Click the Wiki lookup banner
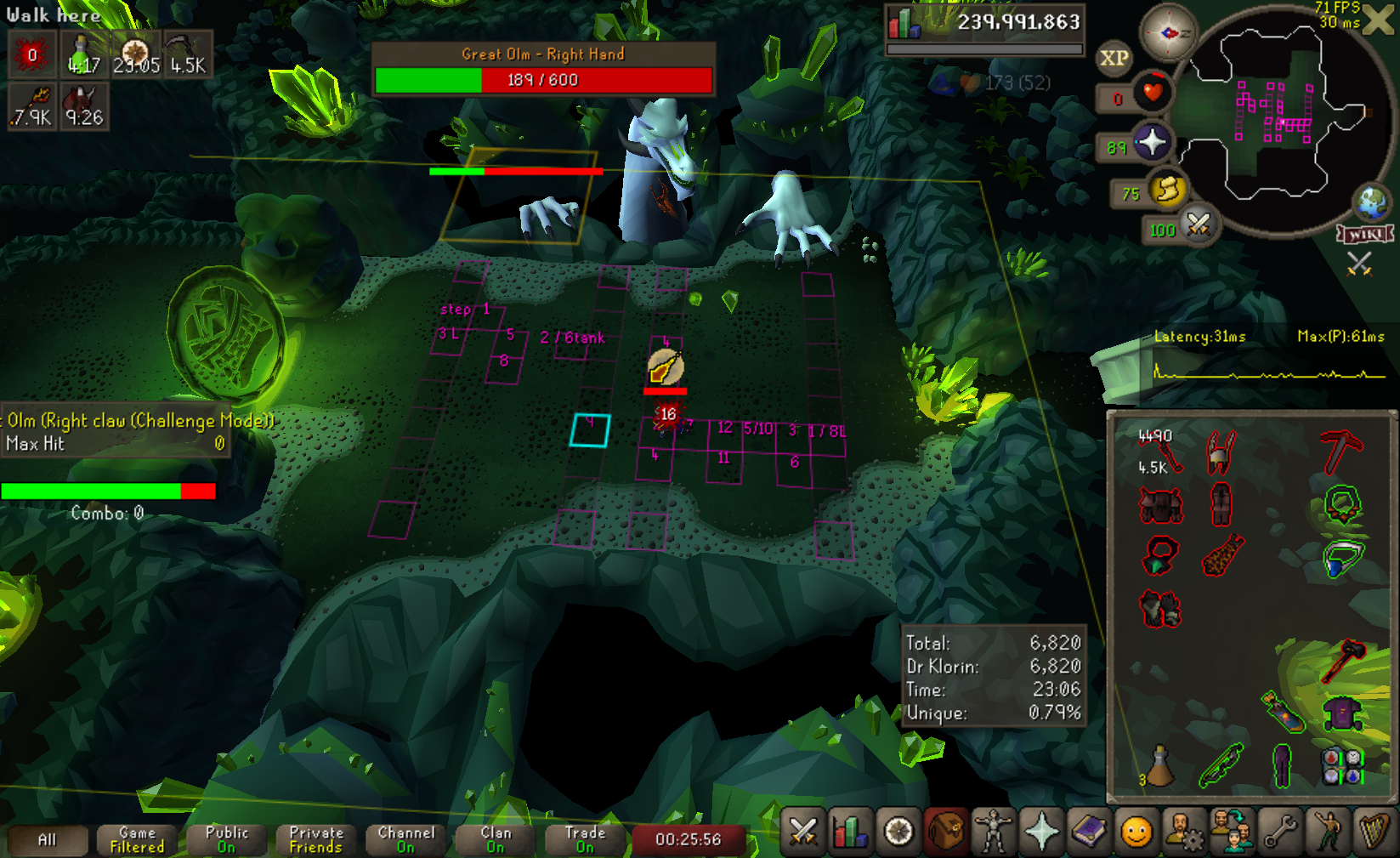This screenshot has width=1400, height=858. pyautogui.click(x=1365, y=234)
